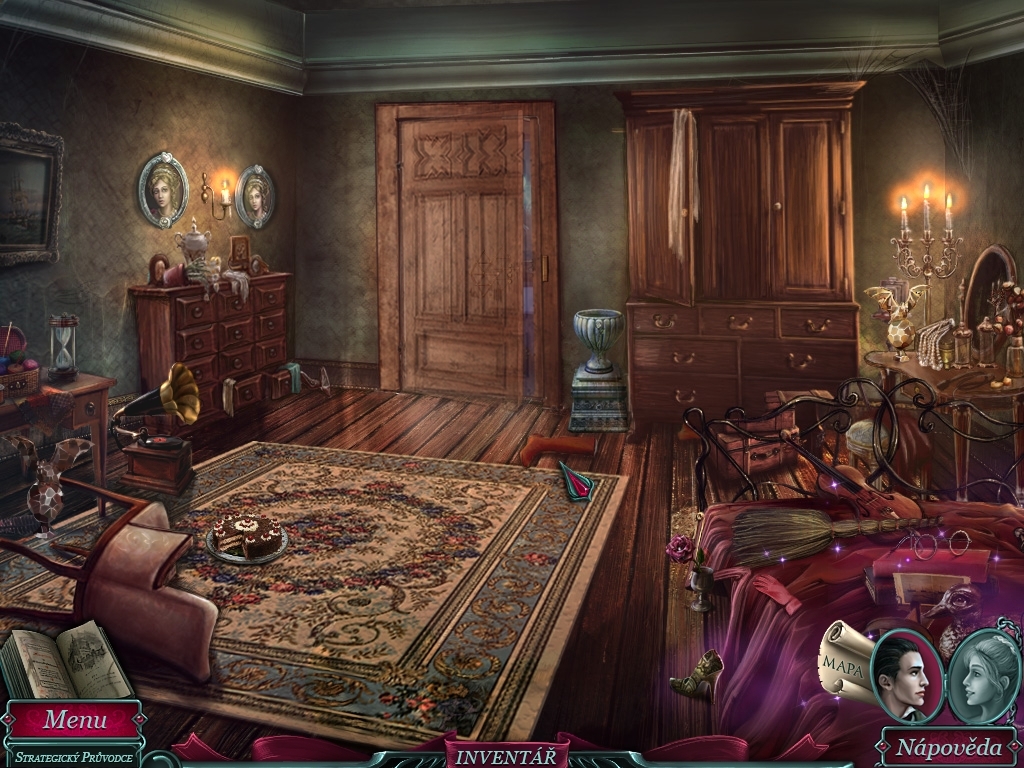
Task: Open the journal book icon
Action: [67, 661]
